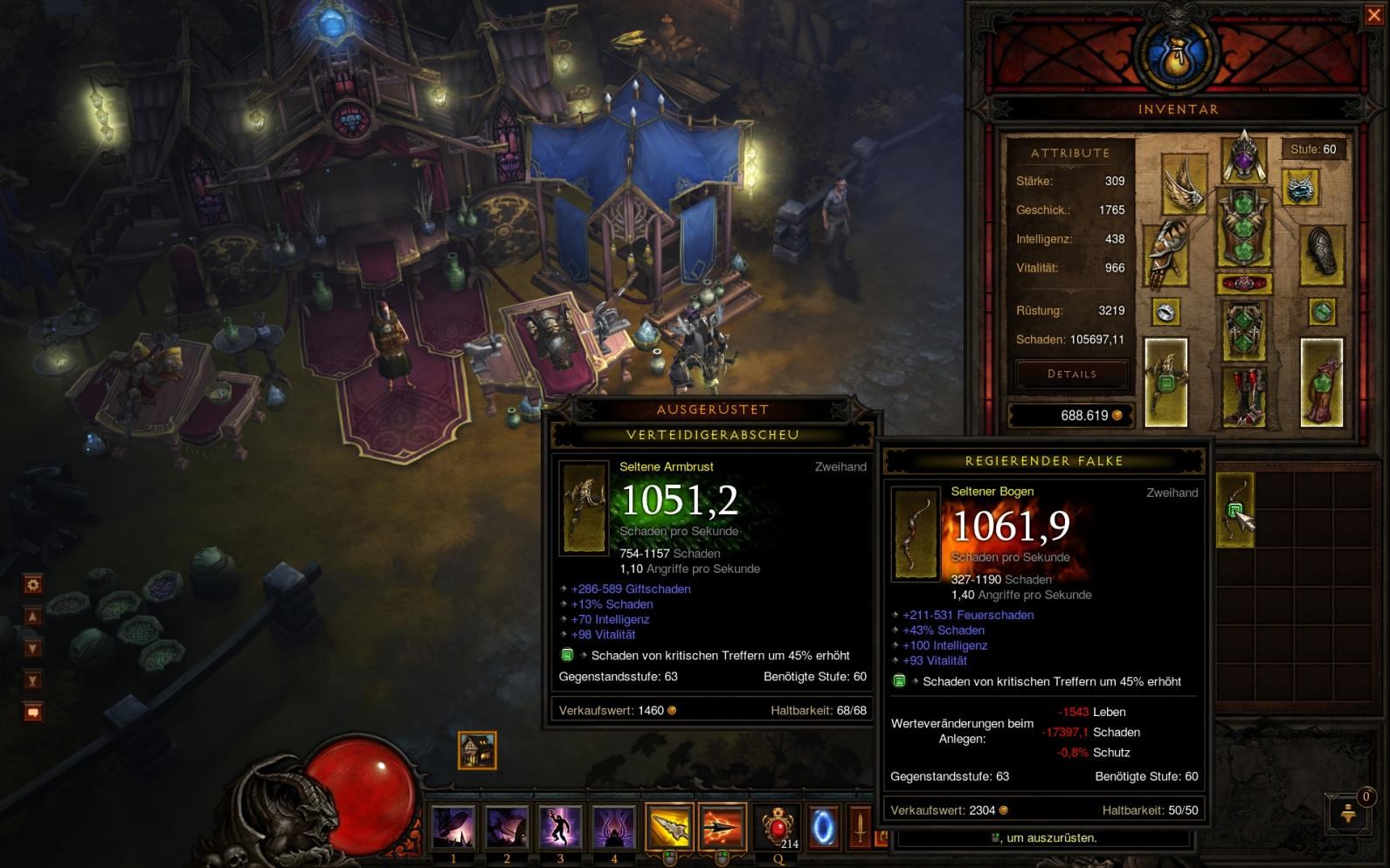Select the equipped helmet slot
The image size is (1390, 868).
pos(1243,158)
